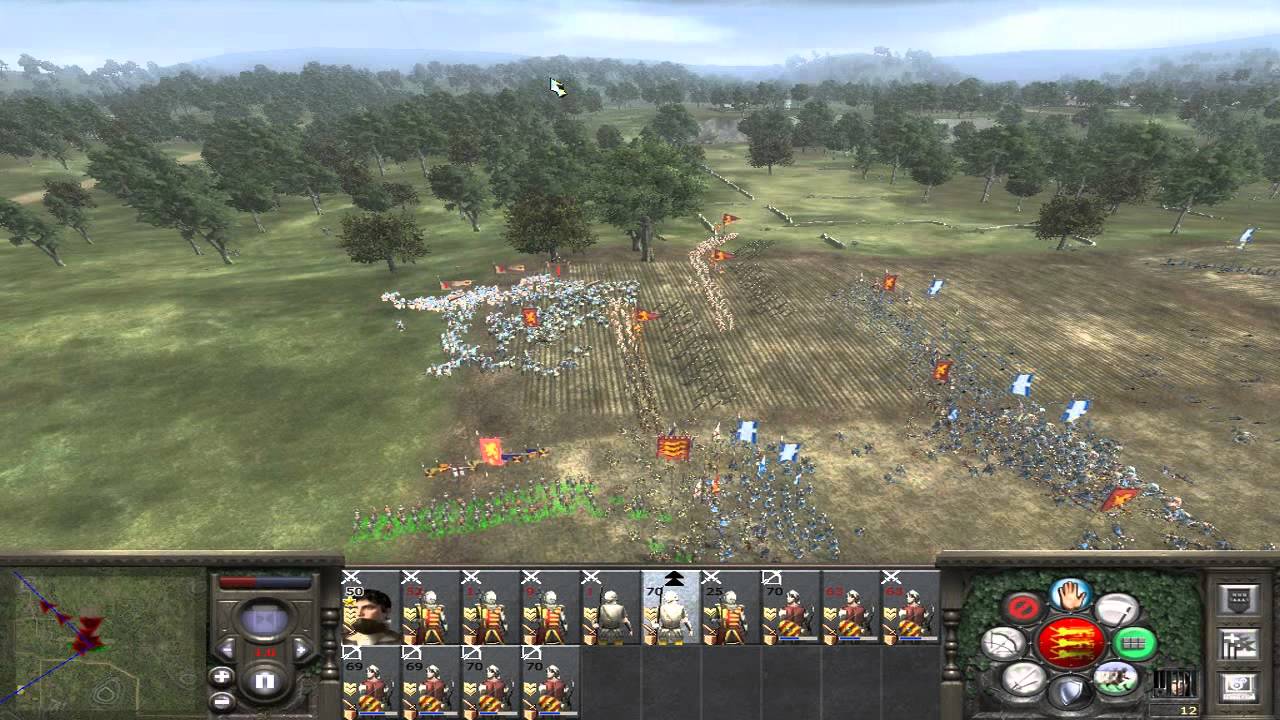
Task: Increase battle speed with right arrow
Action: [x=301, y=649]
